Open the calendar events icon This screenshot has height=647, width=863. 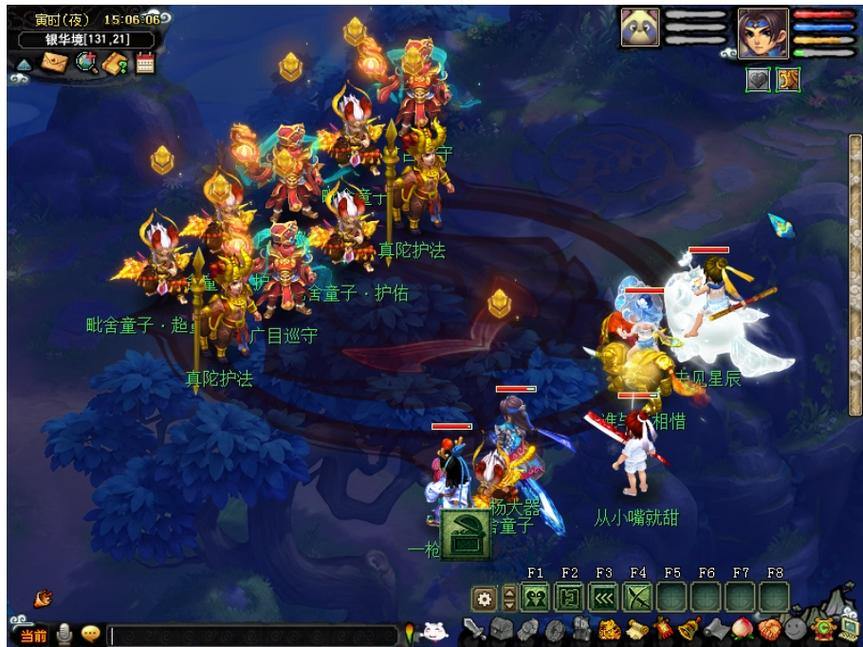click(x=145, y=63)
